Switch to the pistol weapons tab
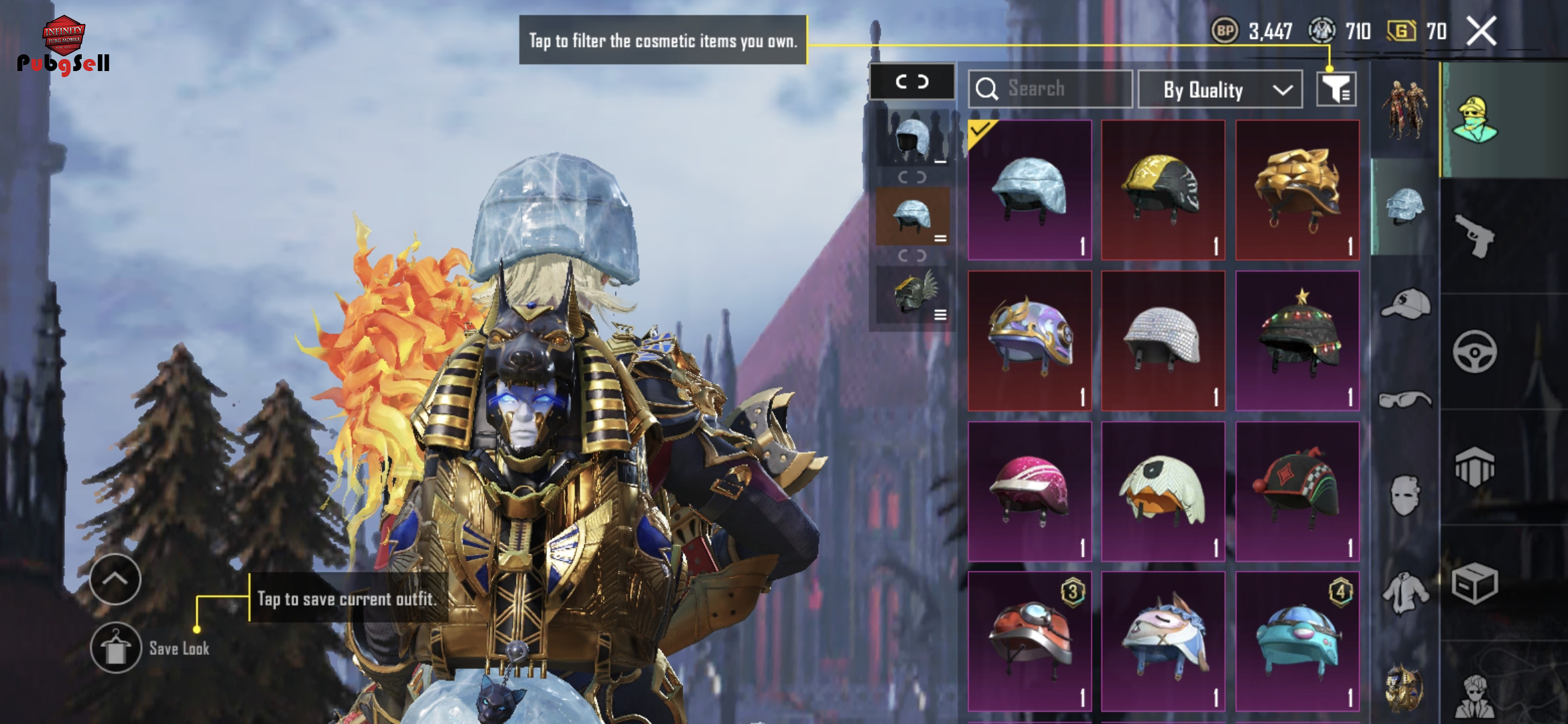Screen dimensions: 1568x724 pyautogui.click(x=1475, y=236)
